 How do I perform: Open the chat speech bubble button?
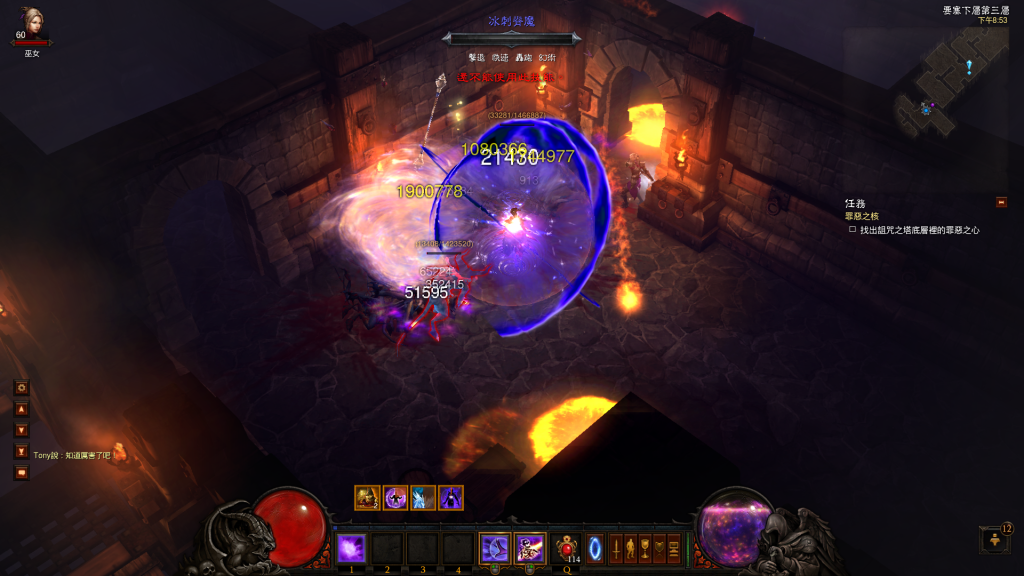(21, 473)
